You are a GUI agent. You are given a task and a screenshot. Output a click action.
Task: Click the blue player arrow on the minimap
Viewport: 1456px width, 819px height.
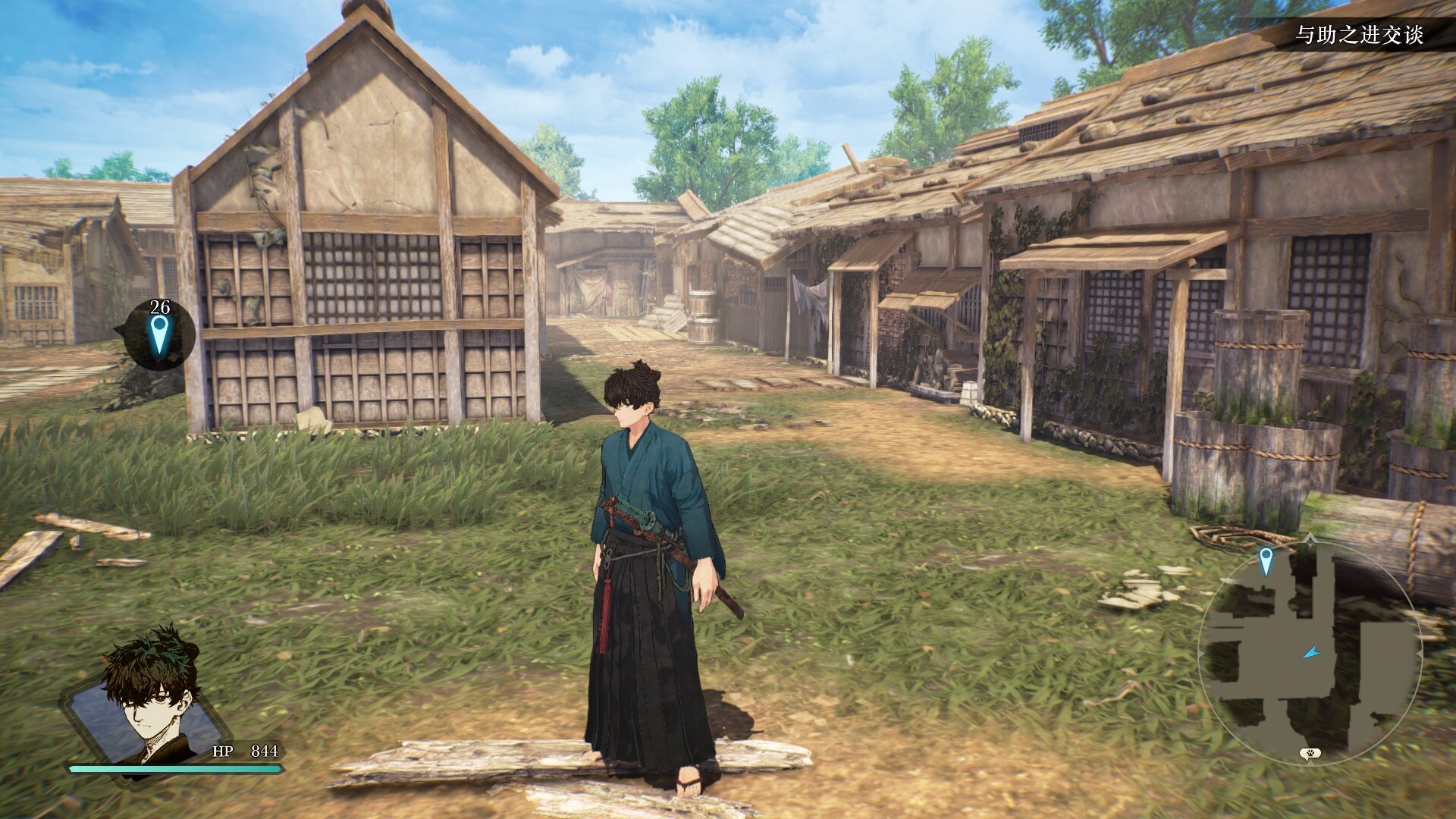[1310, 652]
